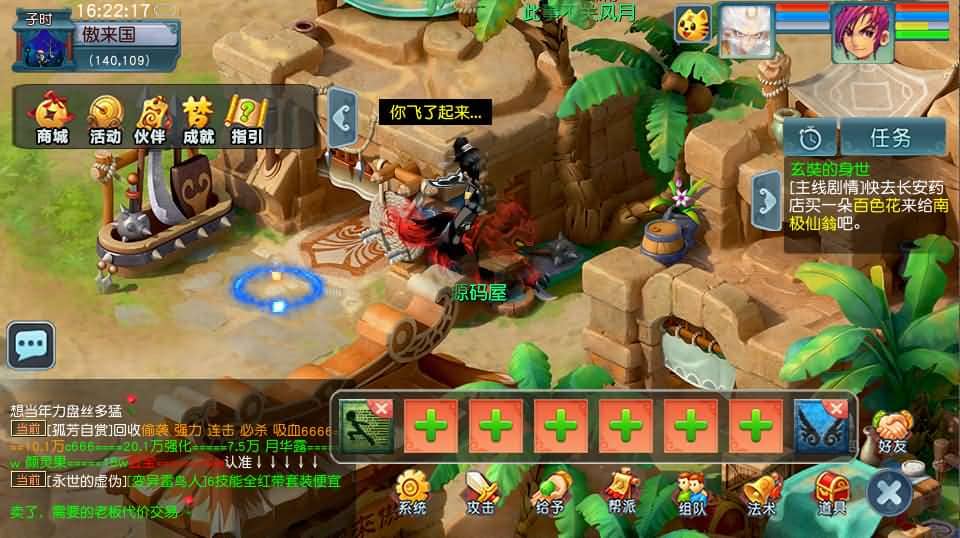Close the bottom menu with X button
This screenshot has width=960, height=538.
coord(889,491)
